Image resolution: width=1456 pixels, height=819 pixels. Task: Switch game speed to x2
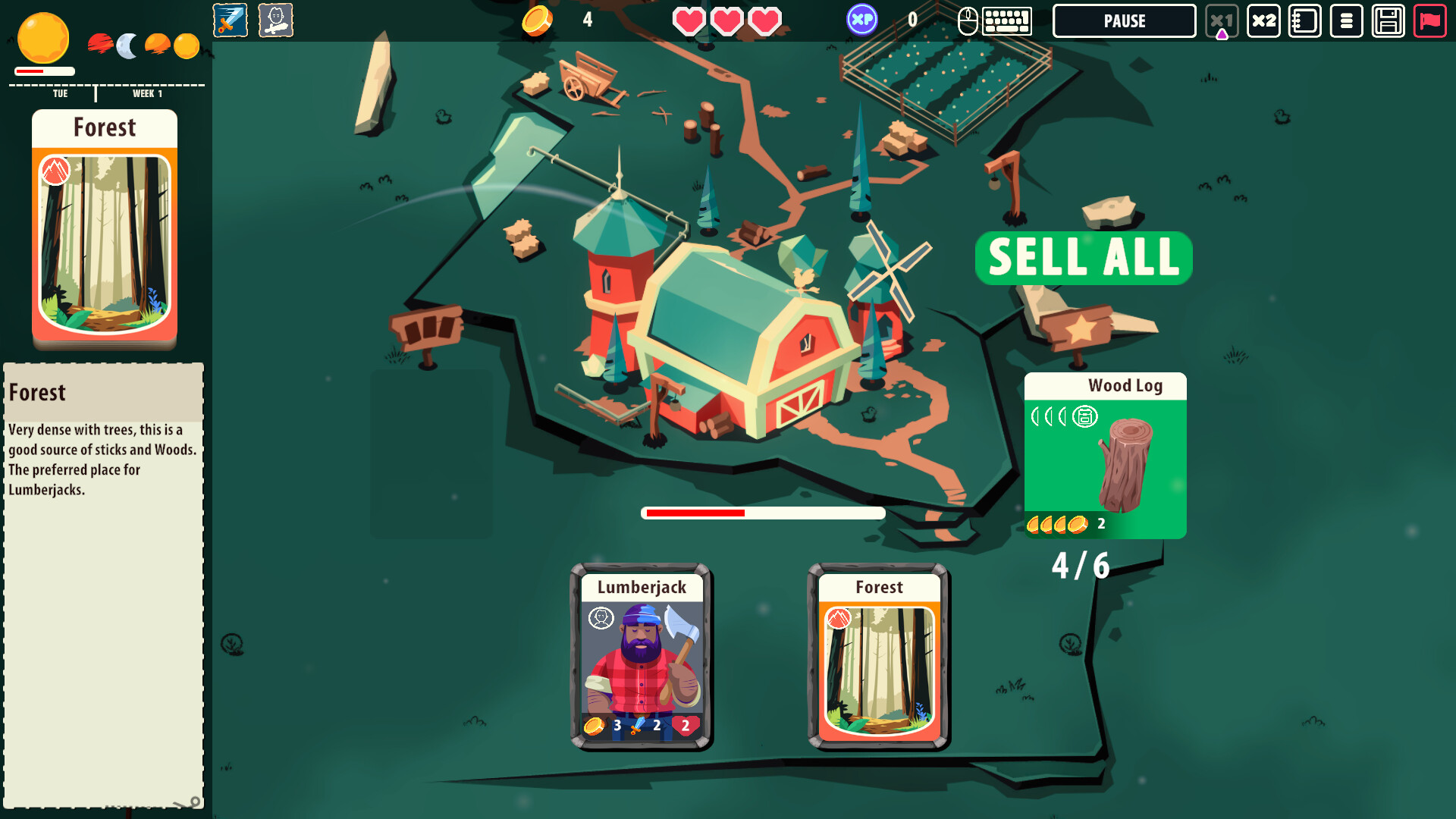pos(1263,20)
